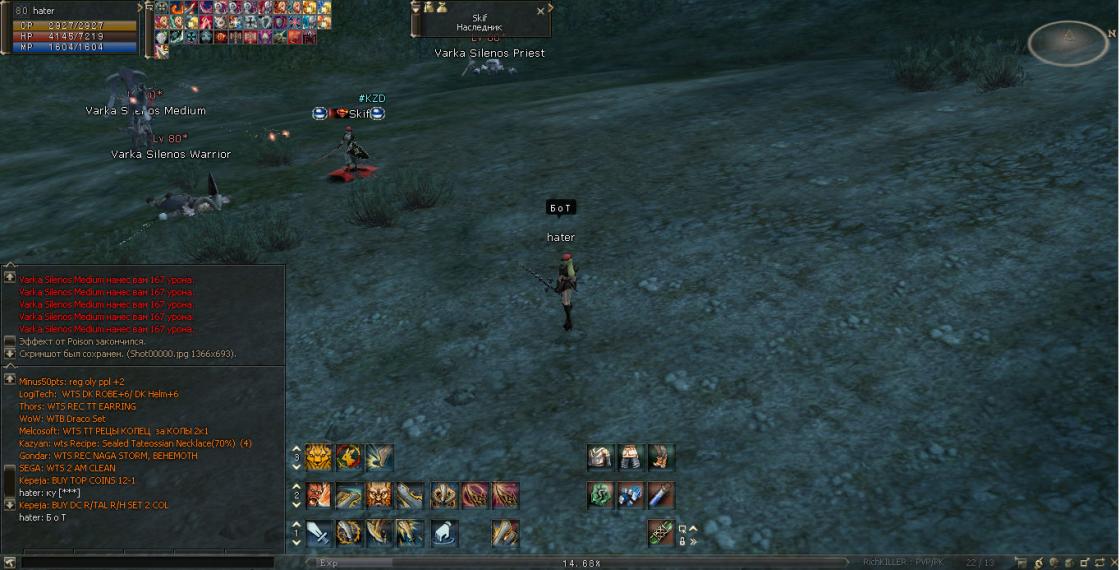Click the compass radar in the corner
1120x570 pixels.
(x=1068, y=43)
